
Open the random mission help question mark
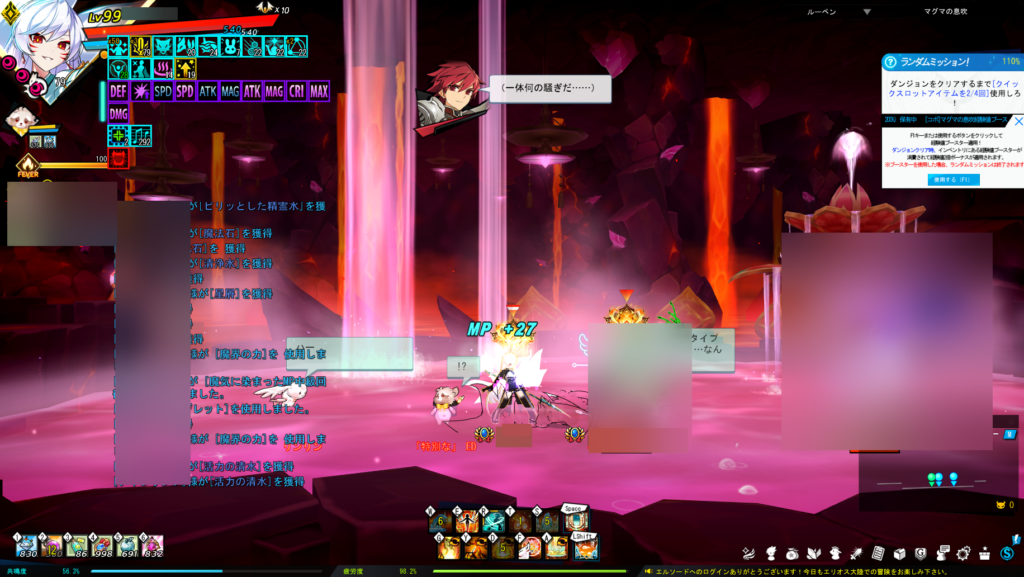(889, 62)
